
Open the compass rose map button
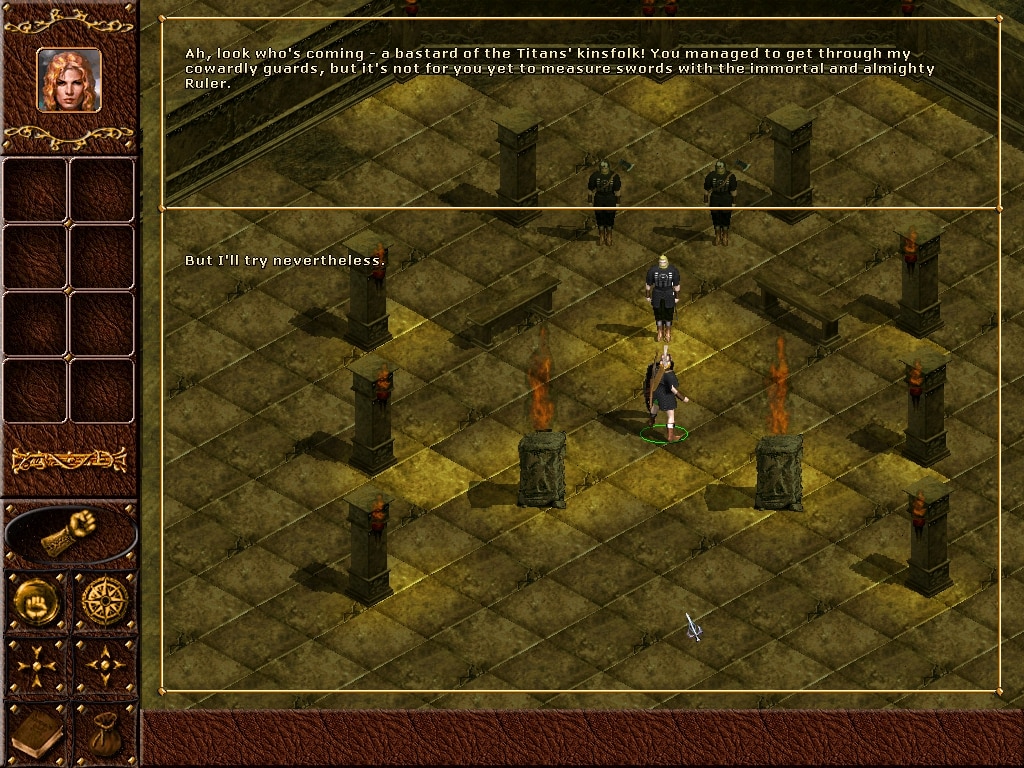point(105,601)
